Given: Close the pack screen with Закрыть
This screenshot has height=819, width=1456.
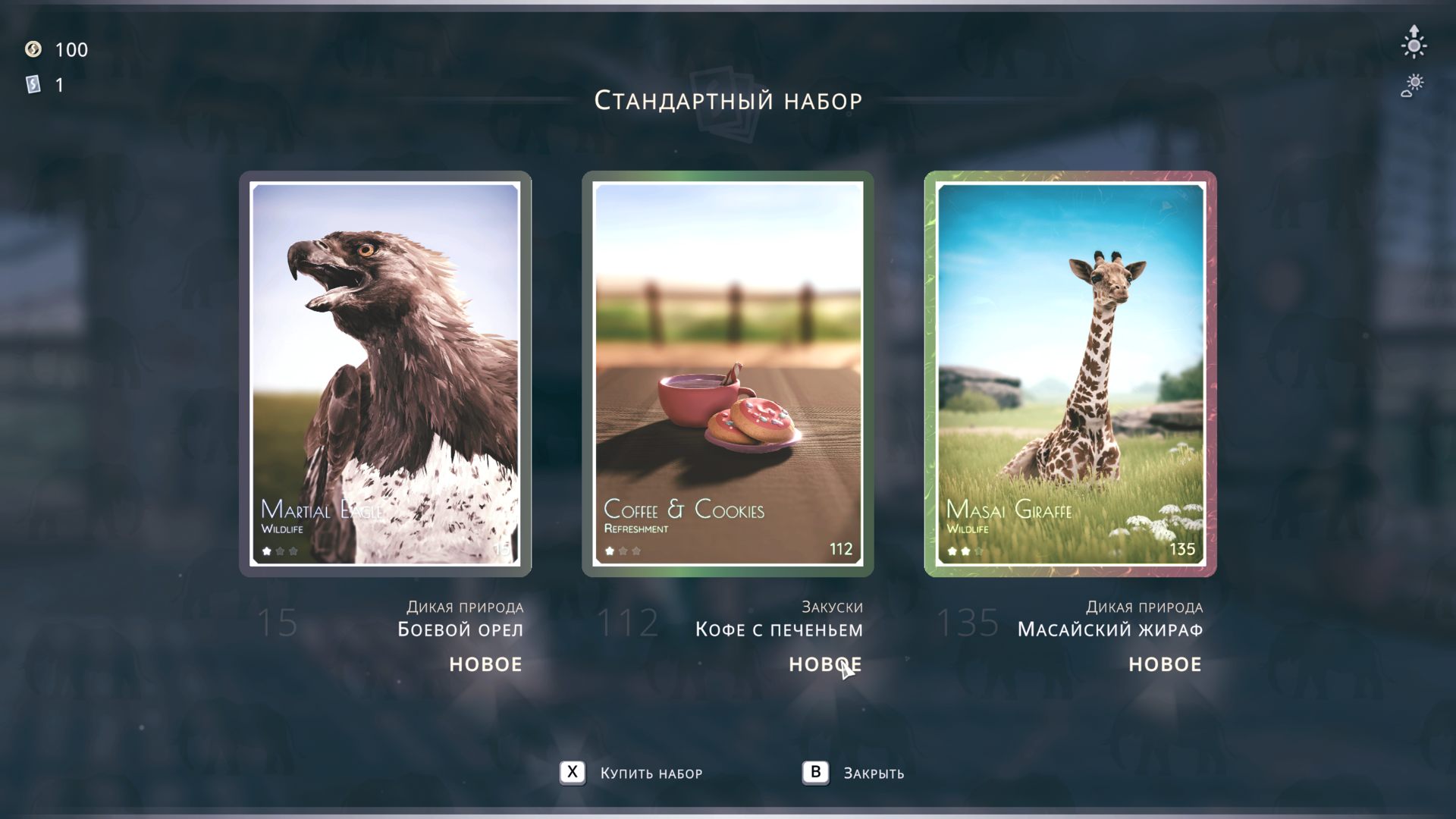Looking at the screenshot, I should (853, 773).
